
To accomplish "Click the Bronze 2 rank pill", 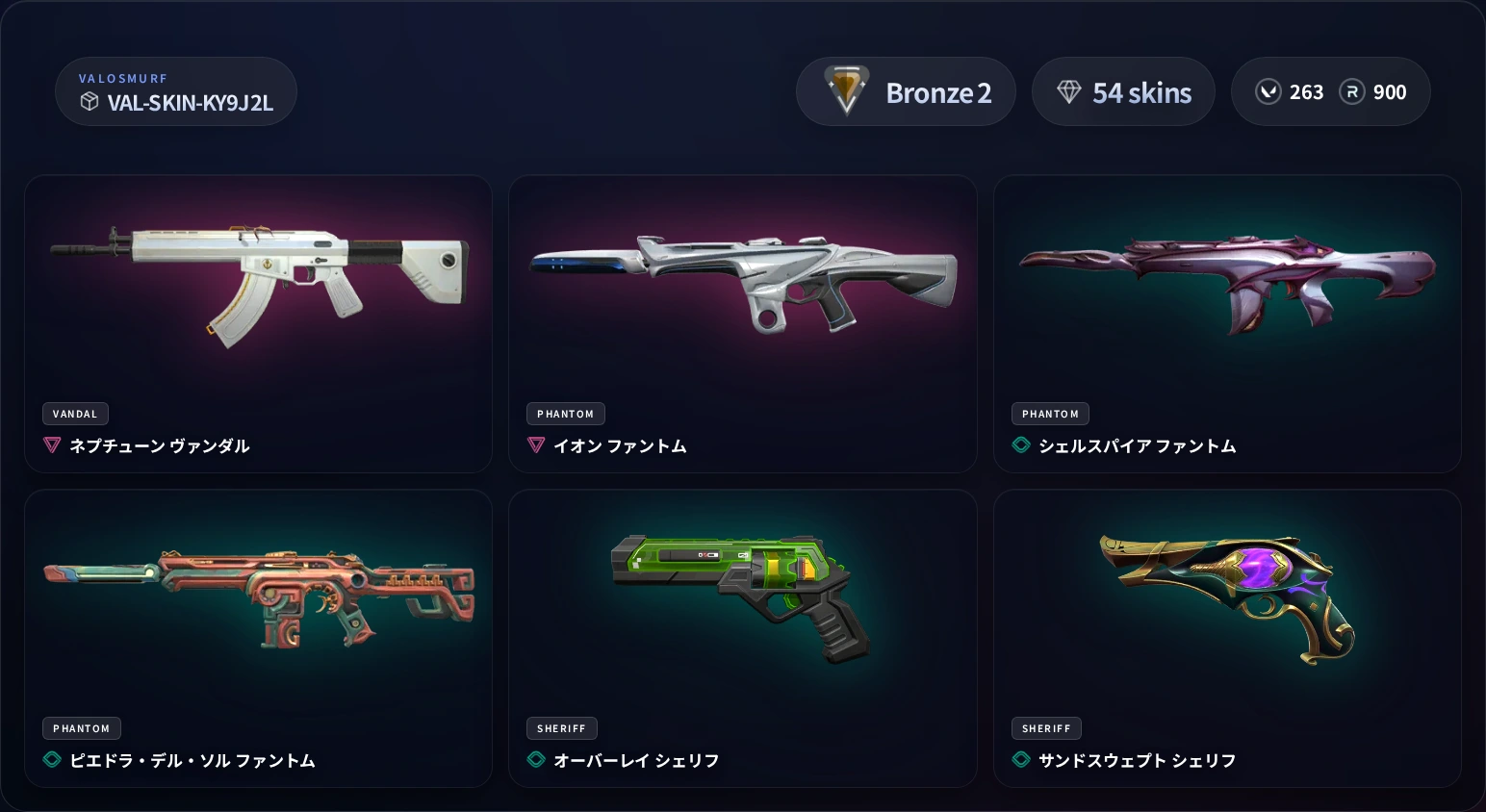I will pyautogui.click(x=906, y=91).
